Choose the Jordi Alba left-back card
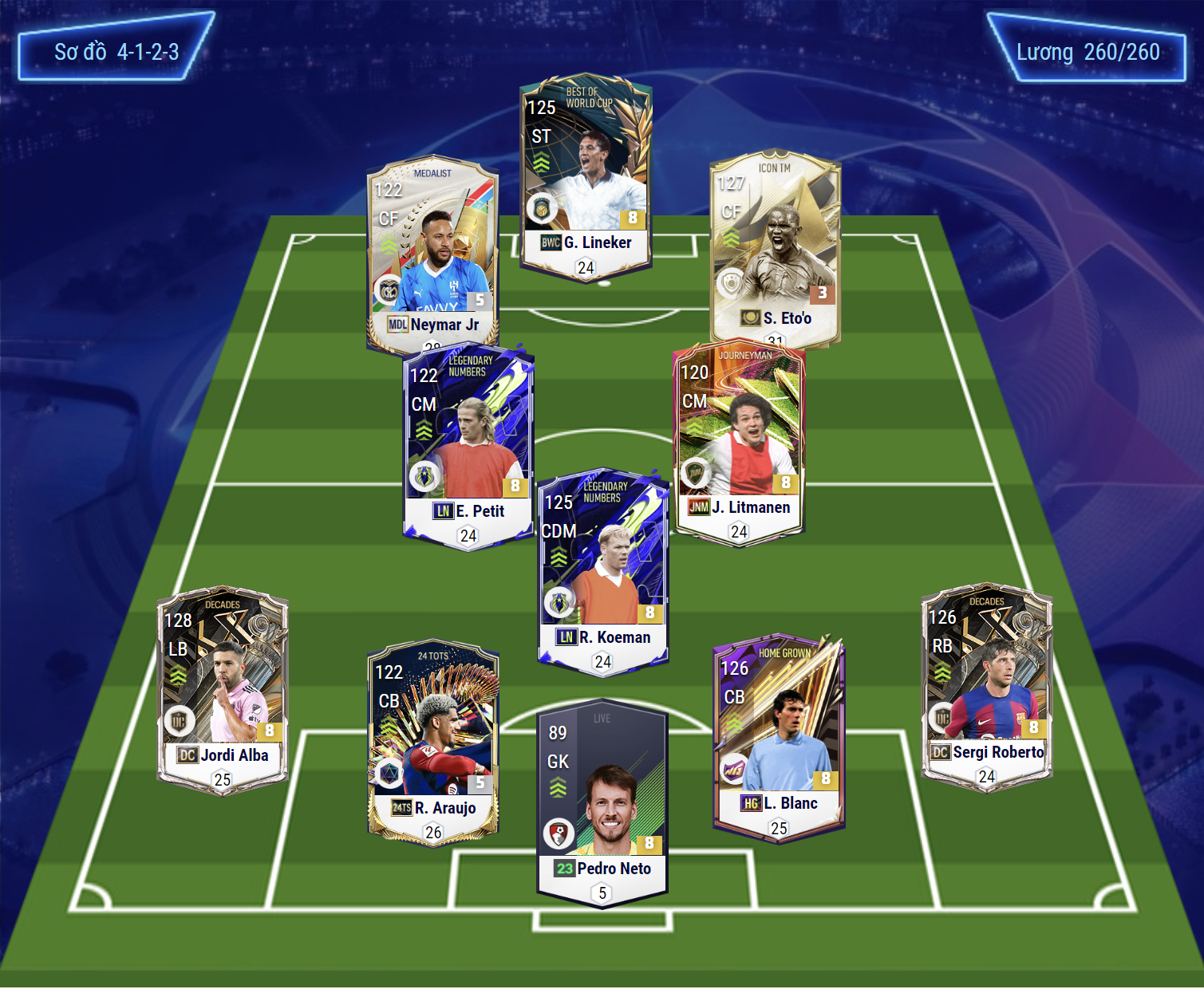The width and height of the screenshot is (1204, 989). point(223,690)
